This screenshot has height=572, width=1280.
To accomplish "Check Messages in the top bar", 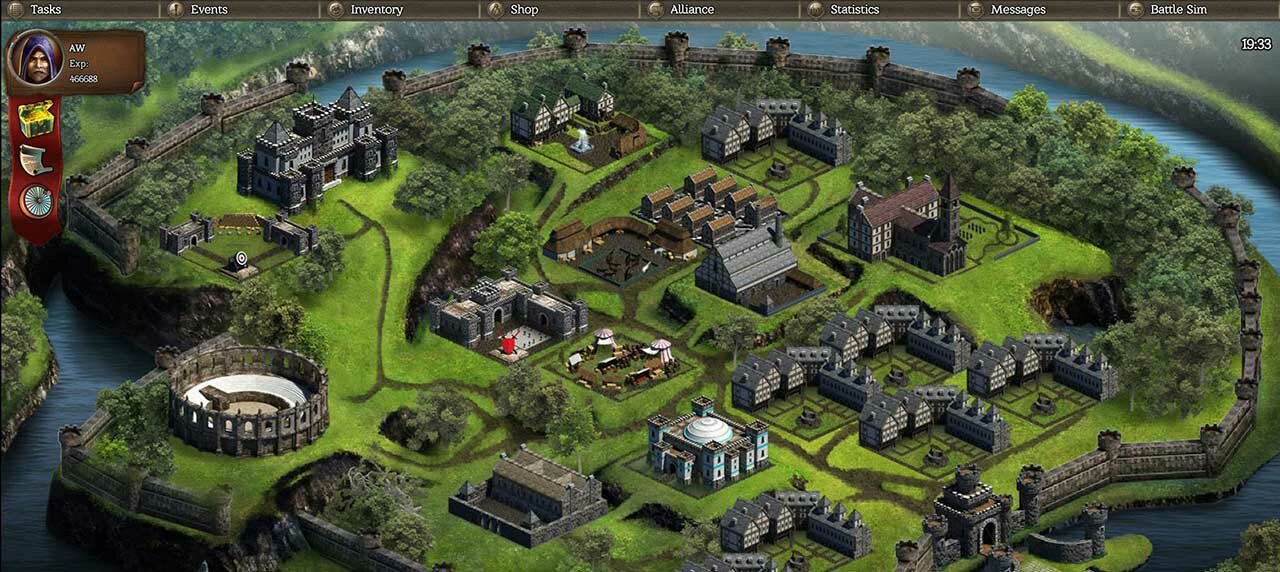I will pyautogui.click(x=1017, y=10).
